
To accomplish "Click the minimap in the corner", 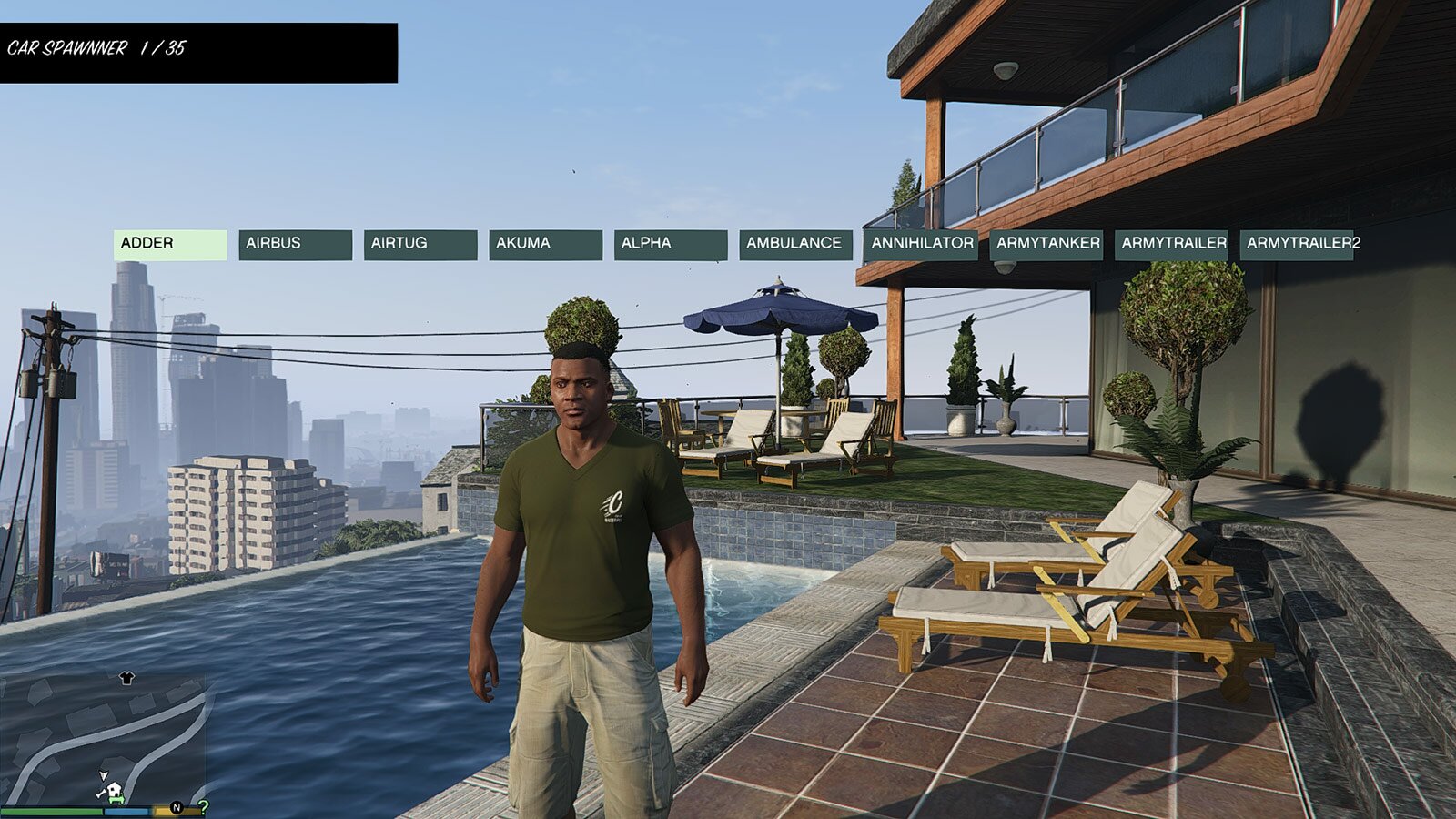I will pos(103,739).
